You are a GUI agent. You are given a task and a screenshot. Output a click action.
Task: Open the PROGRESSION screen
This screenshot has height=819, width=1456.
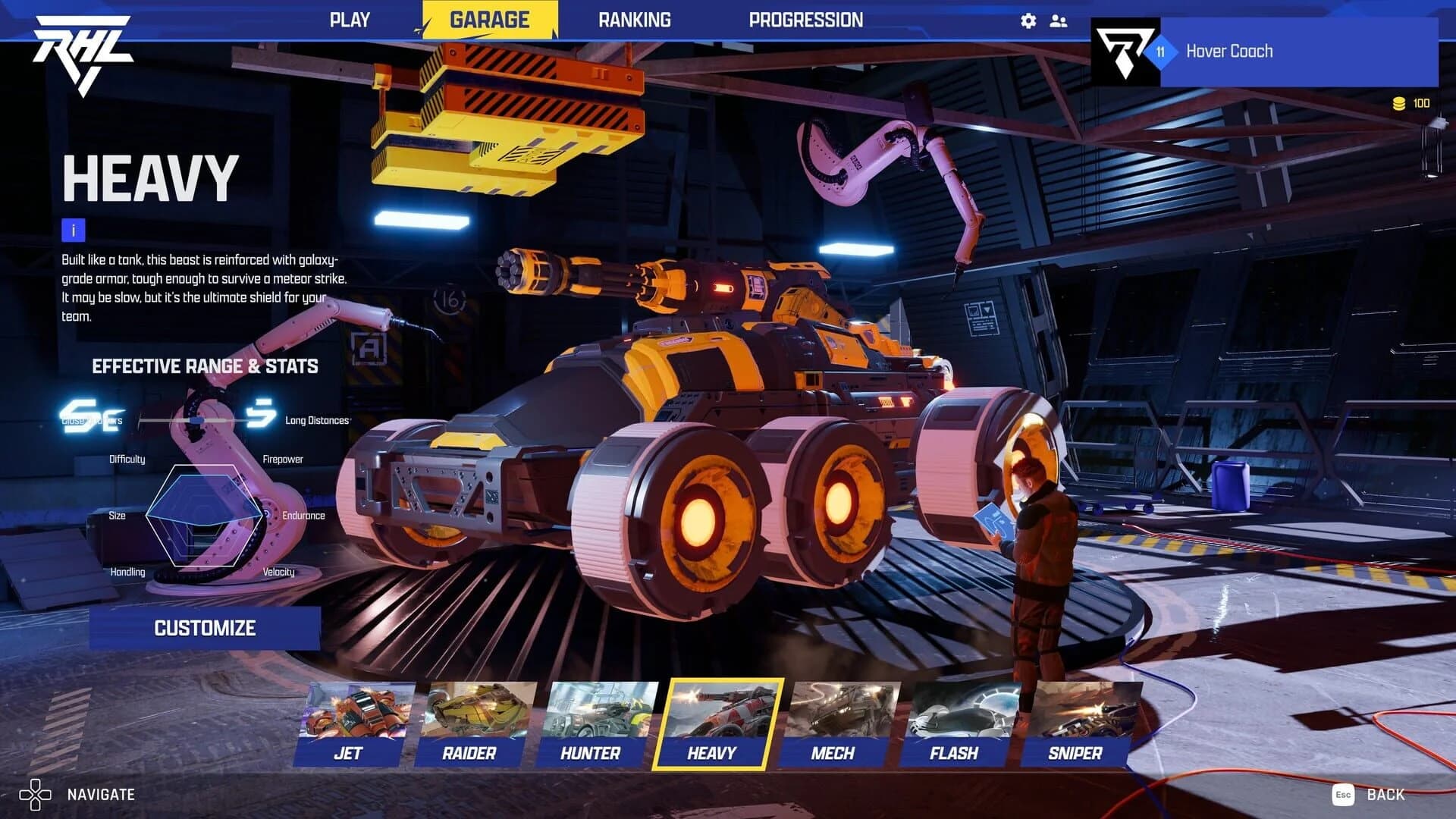point(807,20)
